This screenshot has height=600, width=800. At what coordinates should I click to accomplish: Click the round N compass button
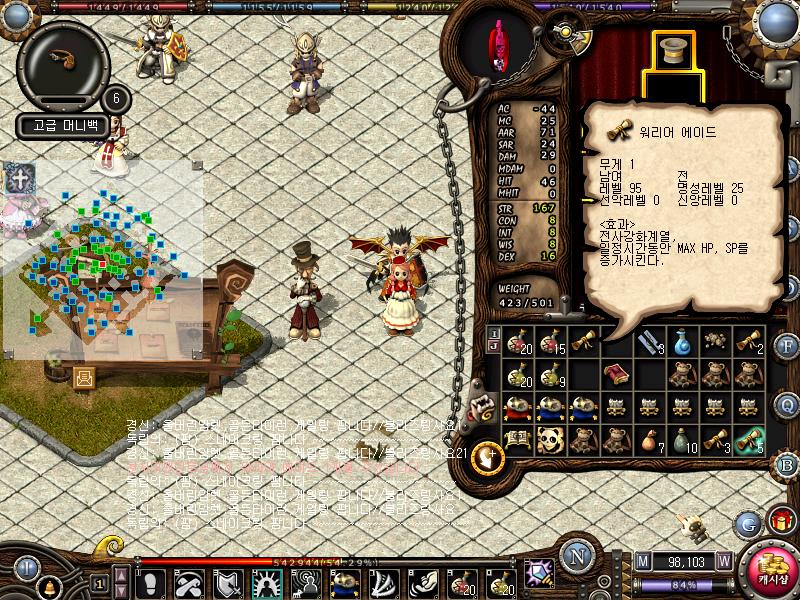574,557
